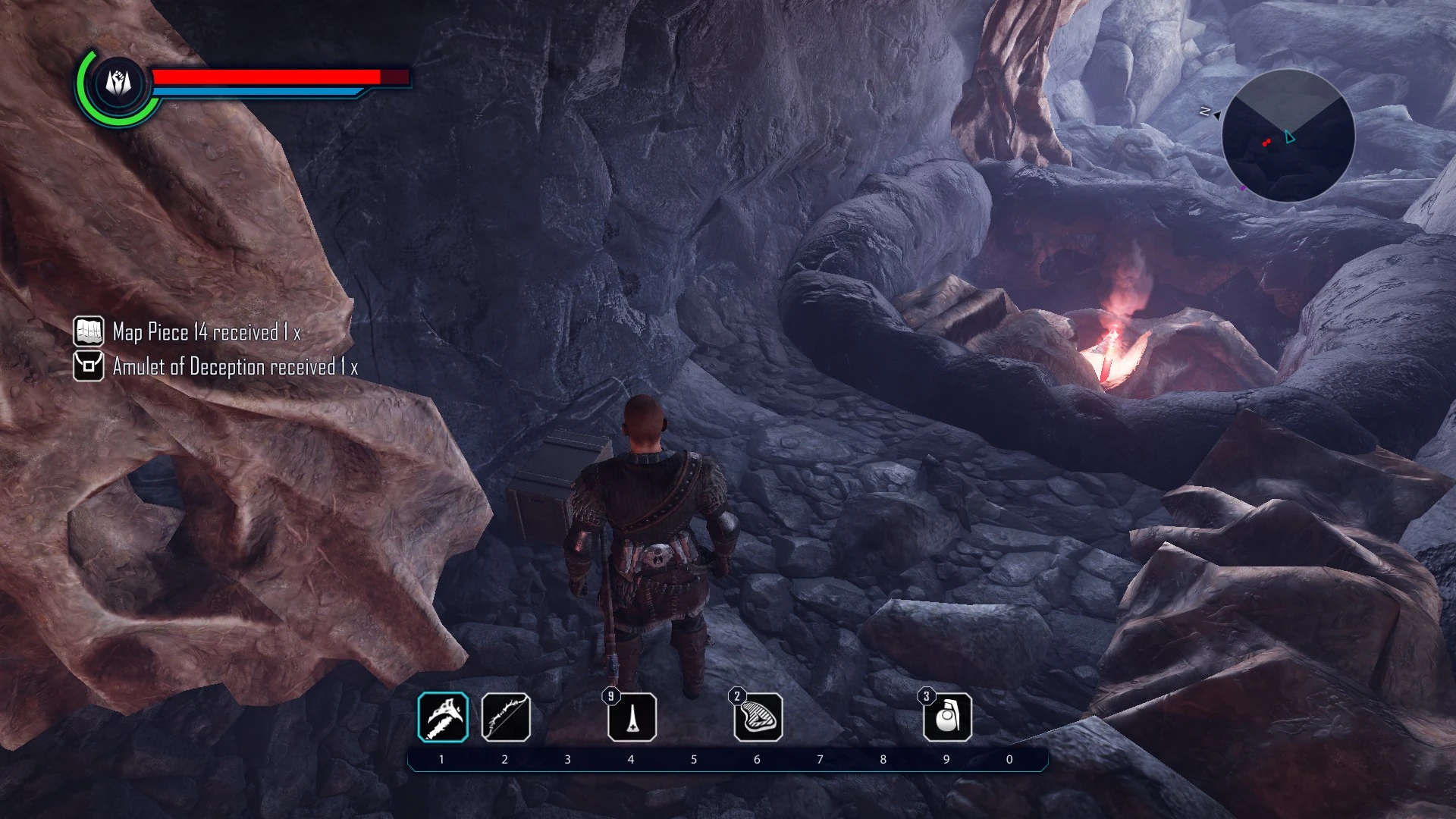Click the Map Piece 14 received notification
The width and height of the screenshot is (1456, 819).
(188, 332)
